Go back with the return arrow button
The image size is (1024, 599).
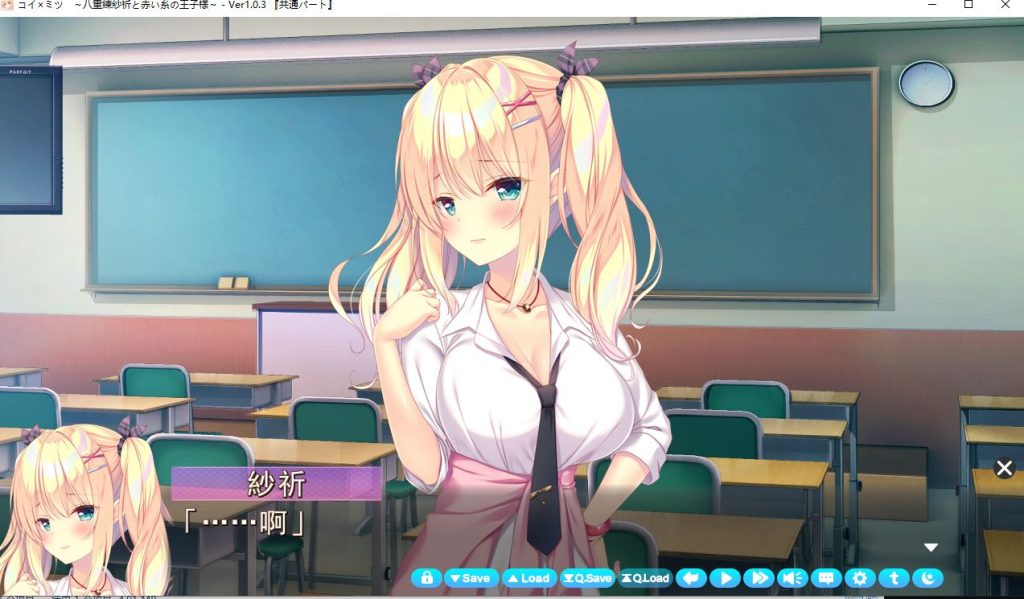tap(691, 578)
